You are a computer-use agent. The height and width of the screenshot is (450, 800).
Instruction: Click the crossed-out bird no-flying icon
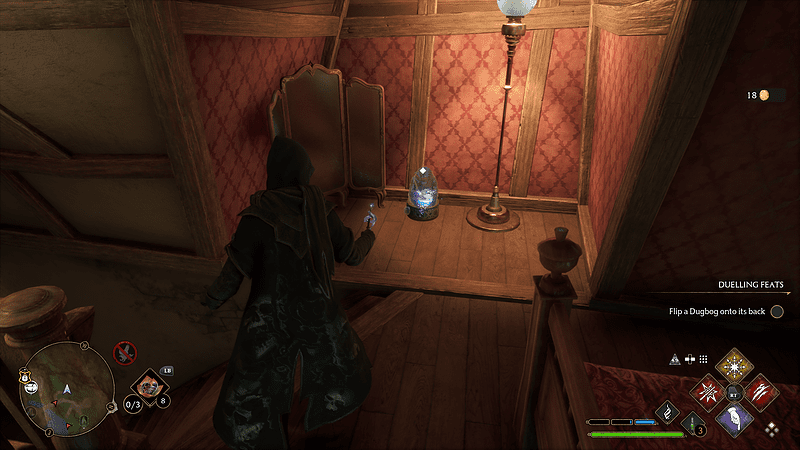coord(125,352)
